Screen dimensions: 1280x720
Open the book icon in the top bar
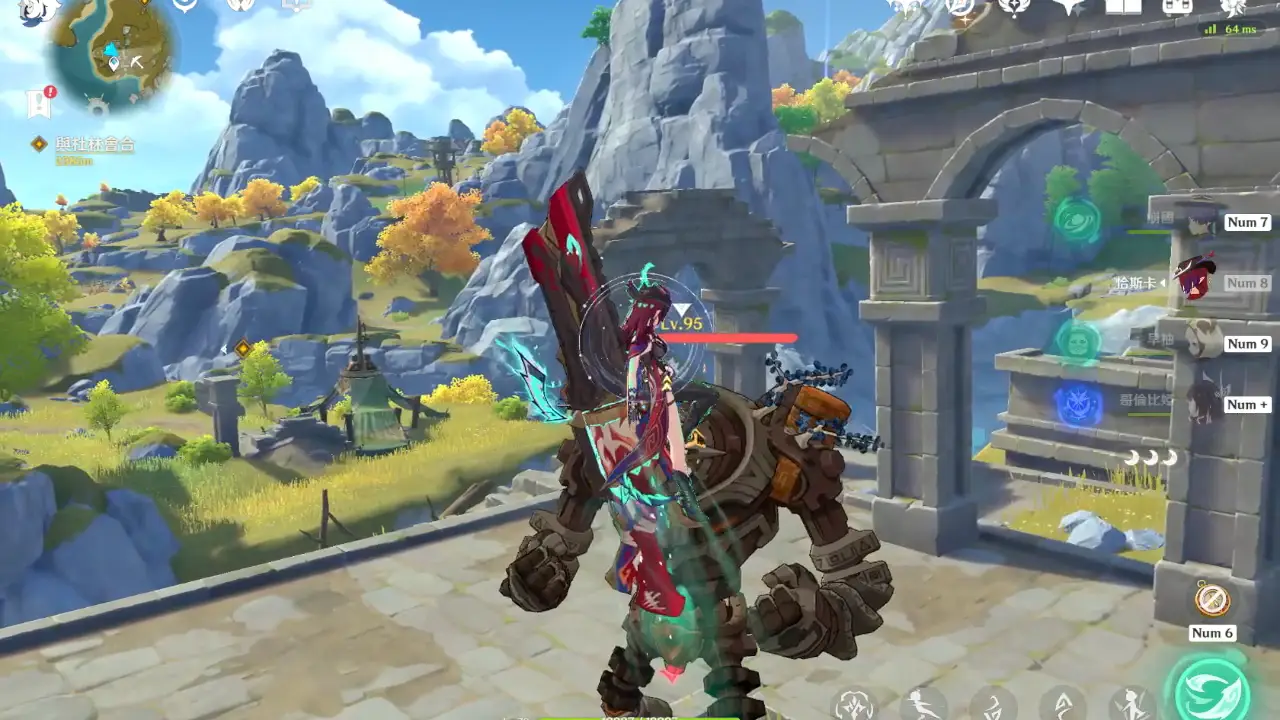1121,8
